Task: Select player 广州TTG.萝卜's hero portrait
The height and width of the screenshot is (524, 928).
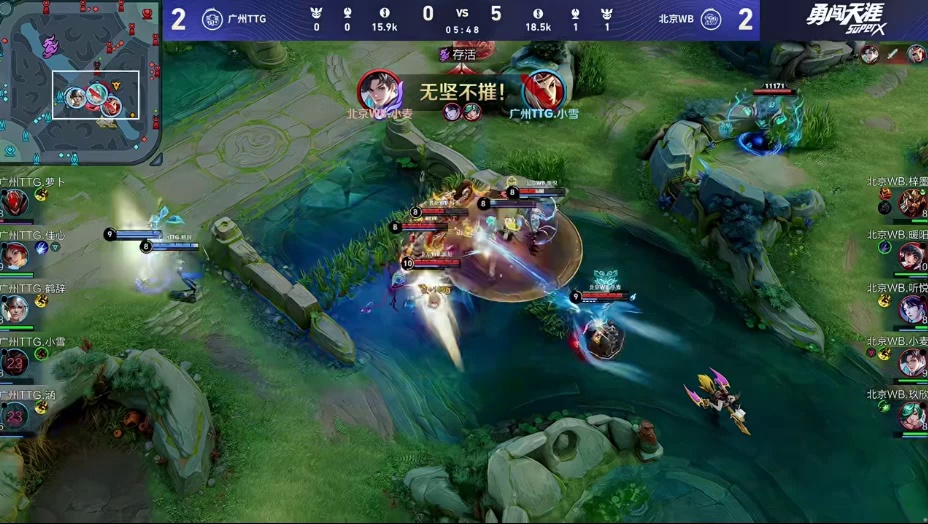Action: [14, 203]
